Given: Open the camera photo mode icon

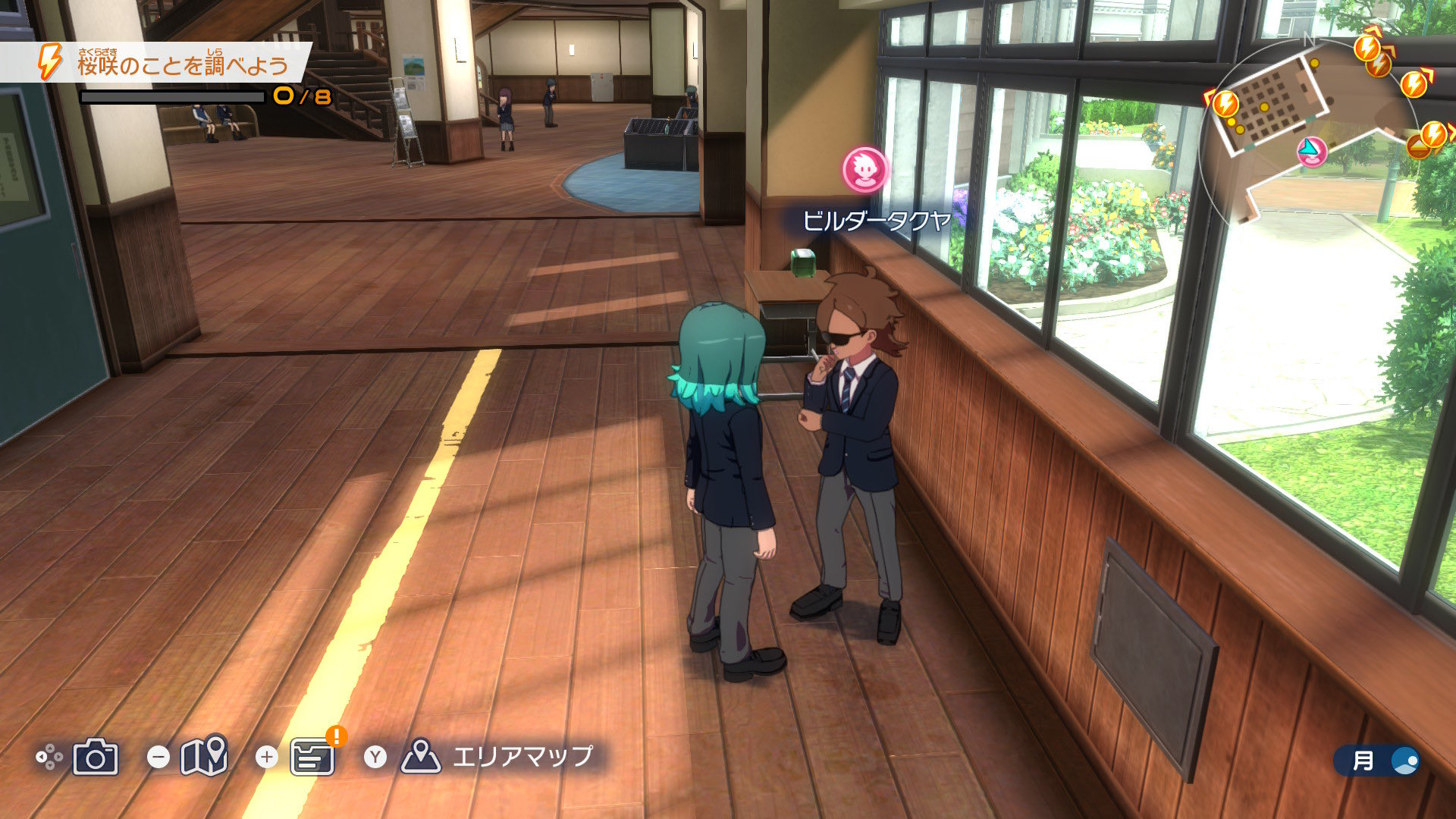Looking at the screenshot, I should pyautogui.click(x=96, y=757).
